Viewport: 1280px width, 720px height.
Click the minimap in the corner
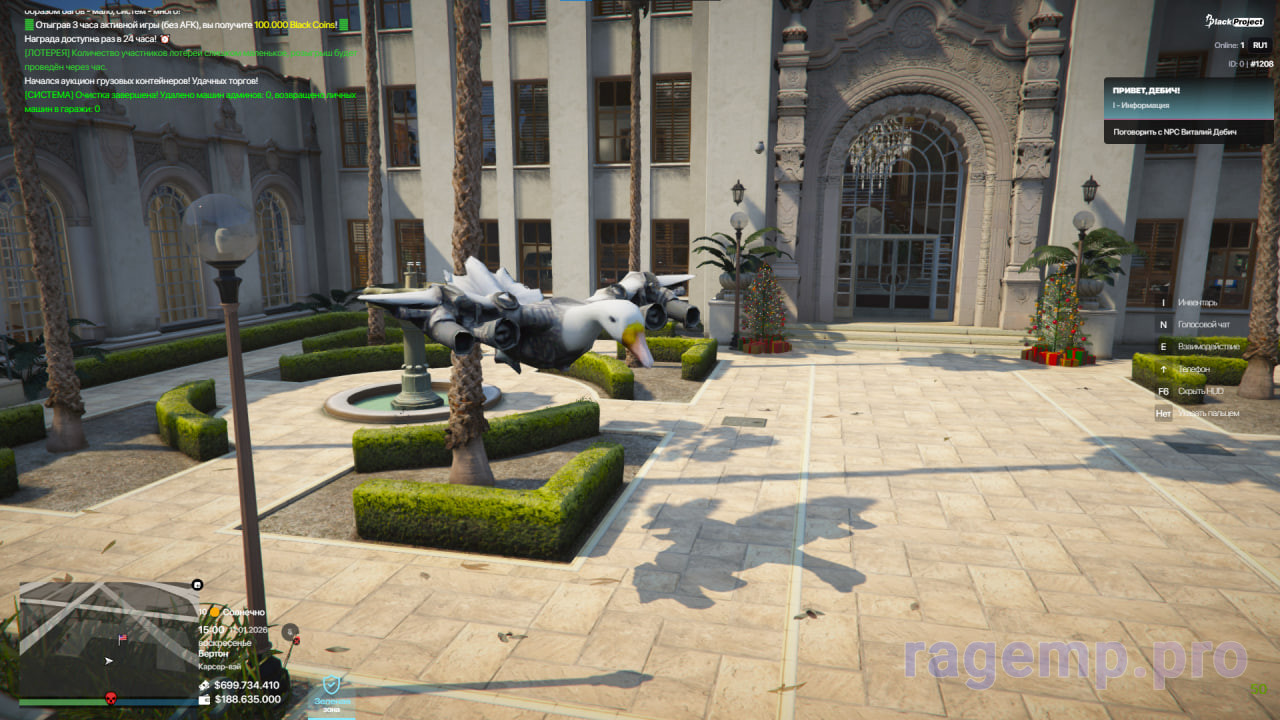click(108, 640)
